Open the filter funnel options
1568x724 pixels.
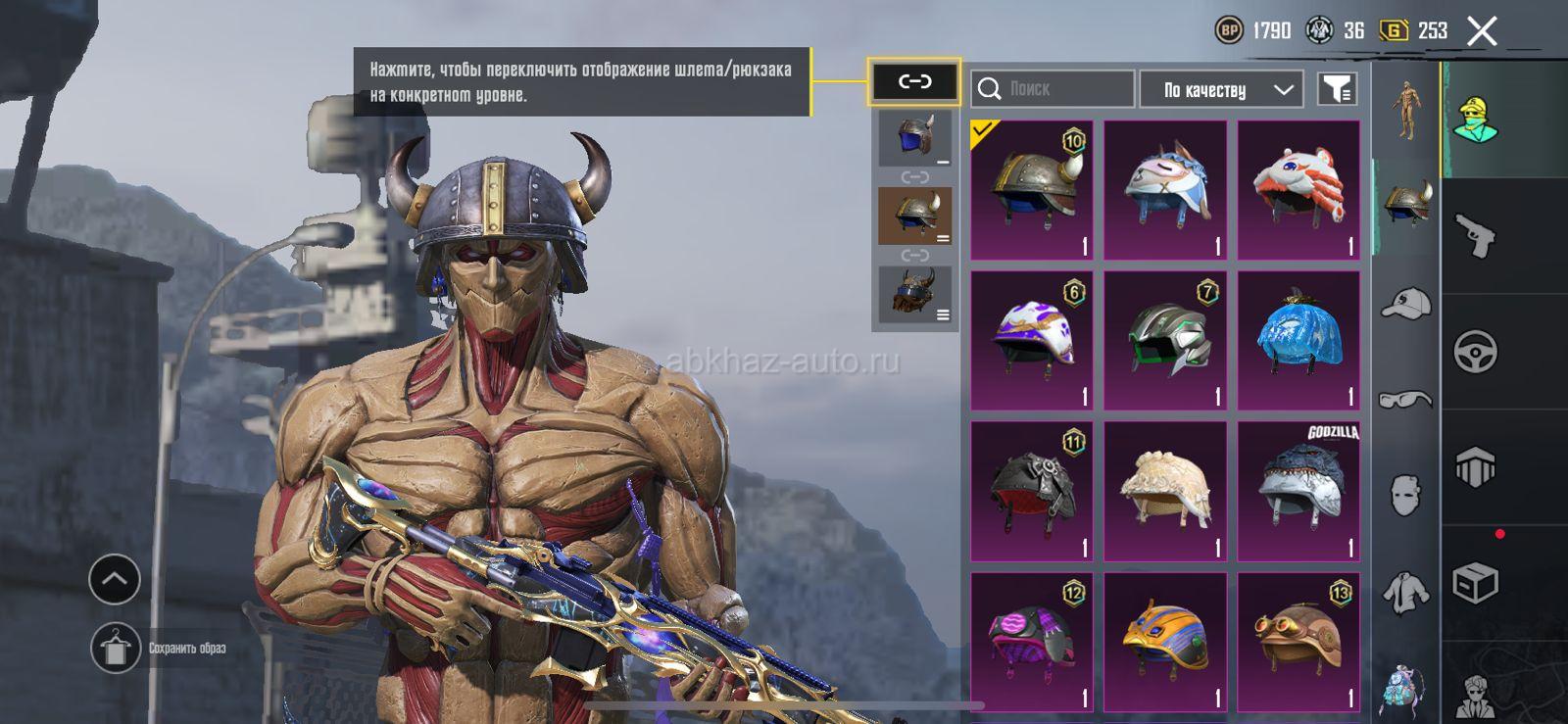[x=1337, y=89]
